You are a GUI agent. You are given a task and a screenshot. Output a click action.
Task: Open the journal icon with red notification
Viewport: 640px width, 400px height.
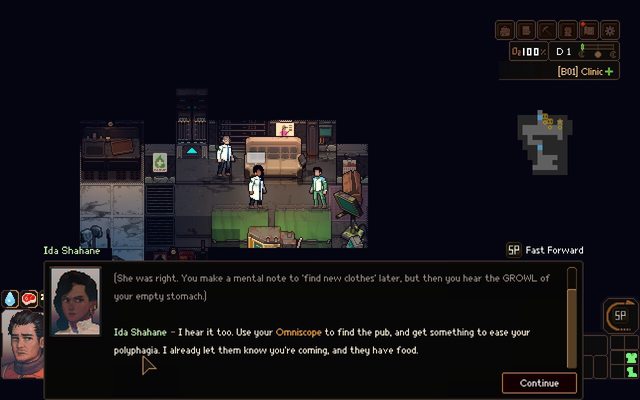point(589,31)
